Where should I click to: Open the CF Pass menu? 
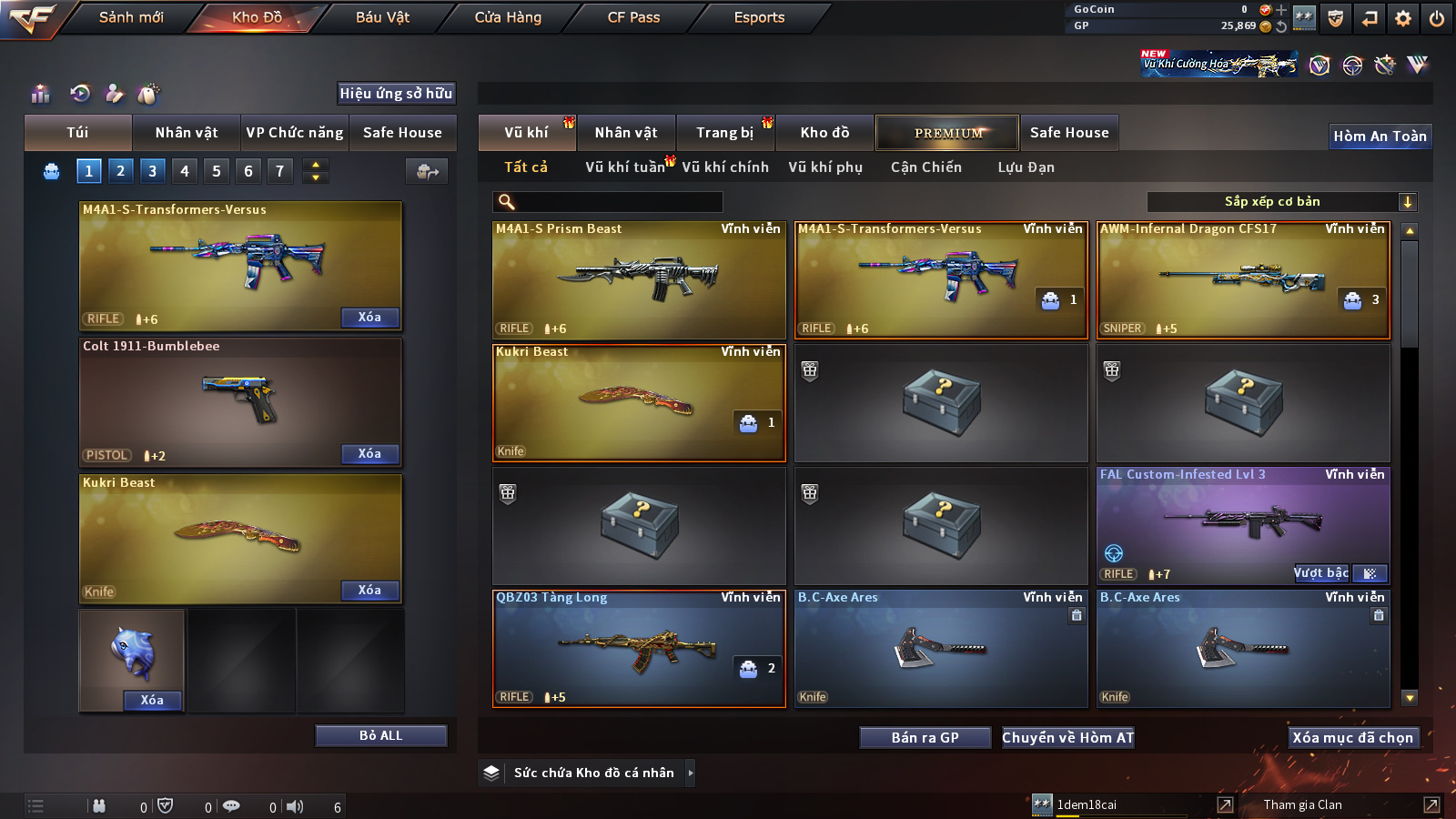pyautogui.click(x=633, y=17)
